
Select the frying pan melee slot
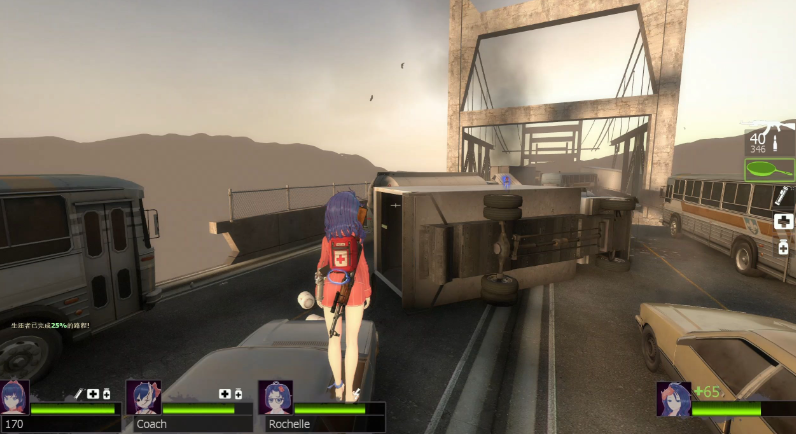pos(769,169)
